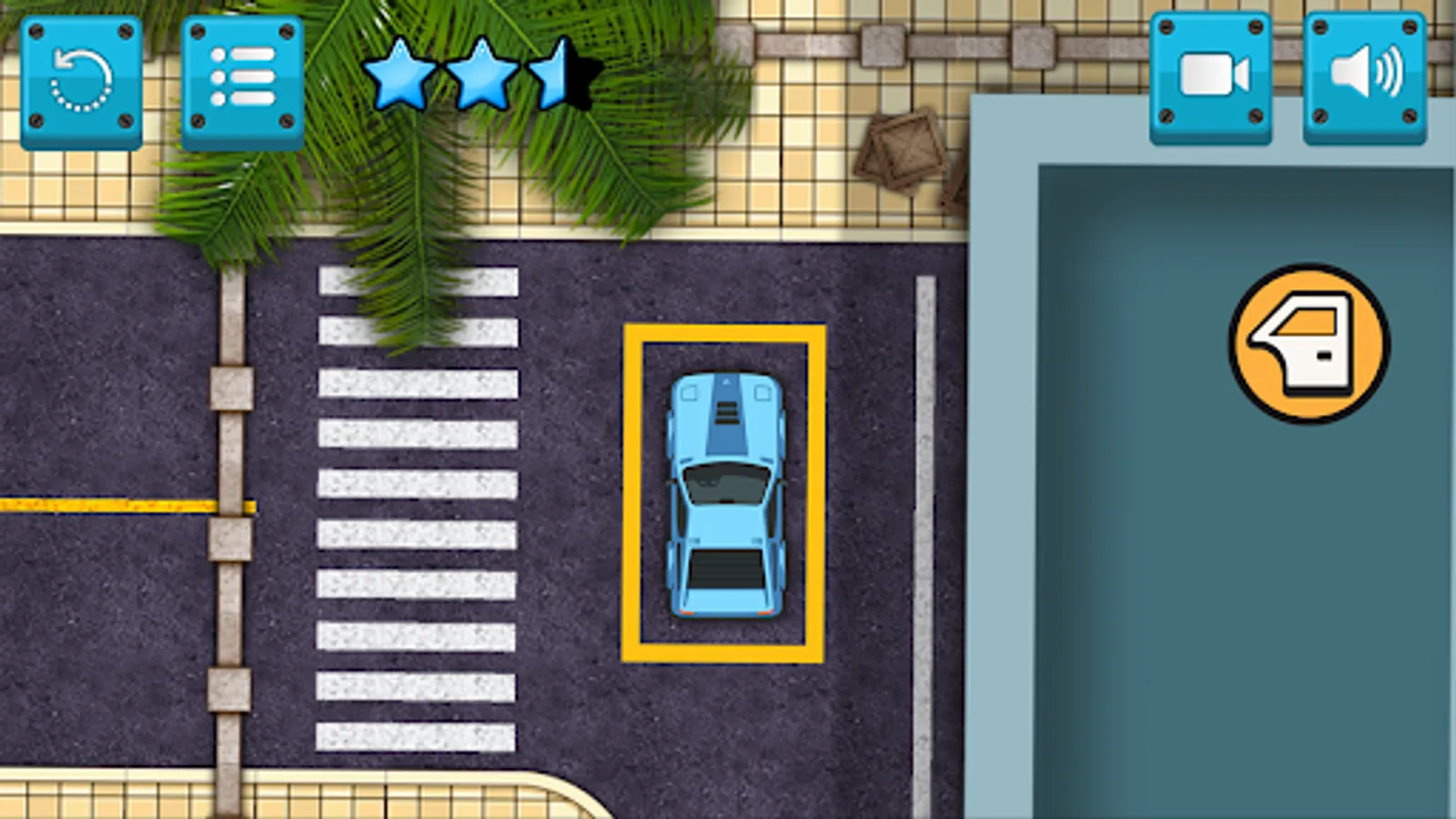Open the undo/restart control

pos(82,77)
